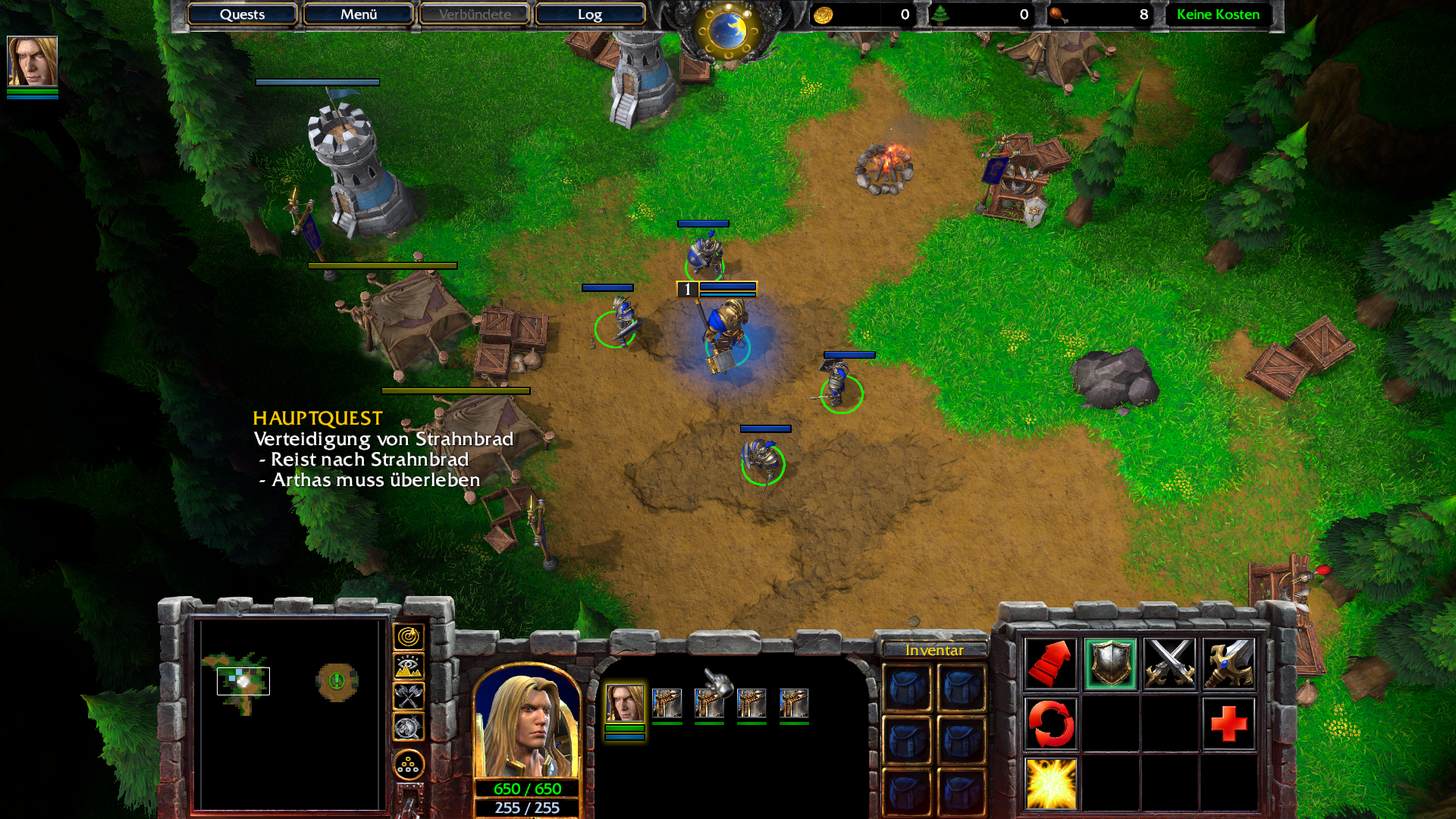1456x819 pixels.
Task: Open hero skills with the red cross
Action: [1228, 723]
